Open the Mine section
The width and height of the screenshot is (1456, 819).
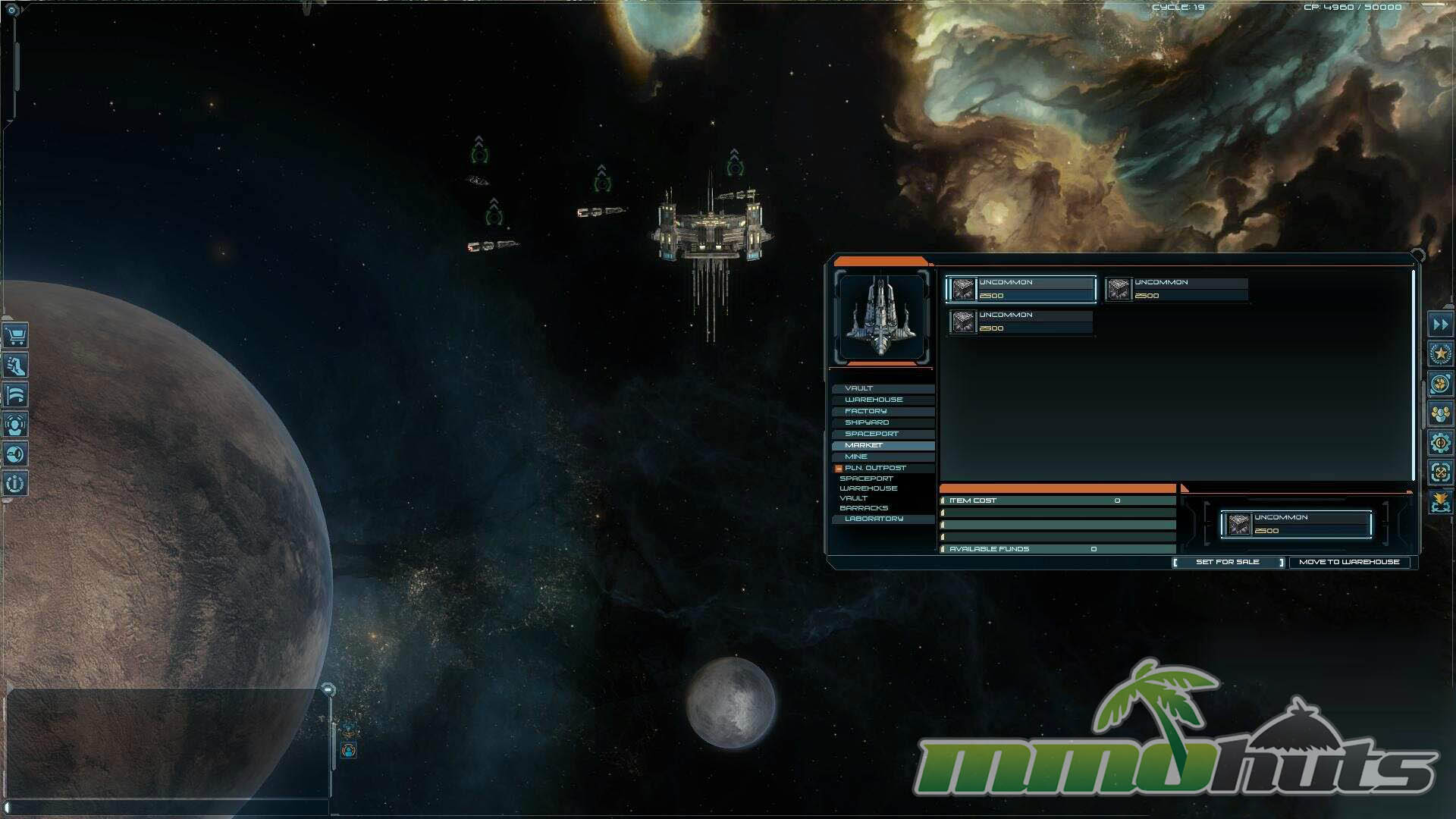[x=856, y=457]
